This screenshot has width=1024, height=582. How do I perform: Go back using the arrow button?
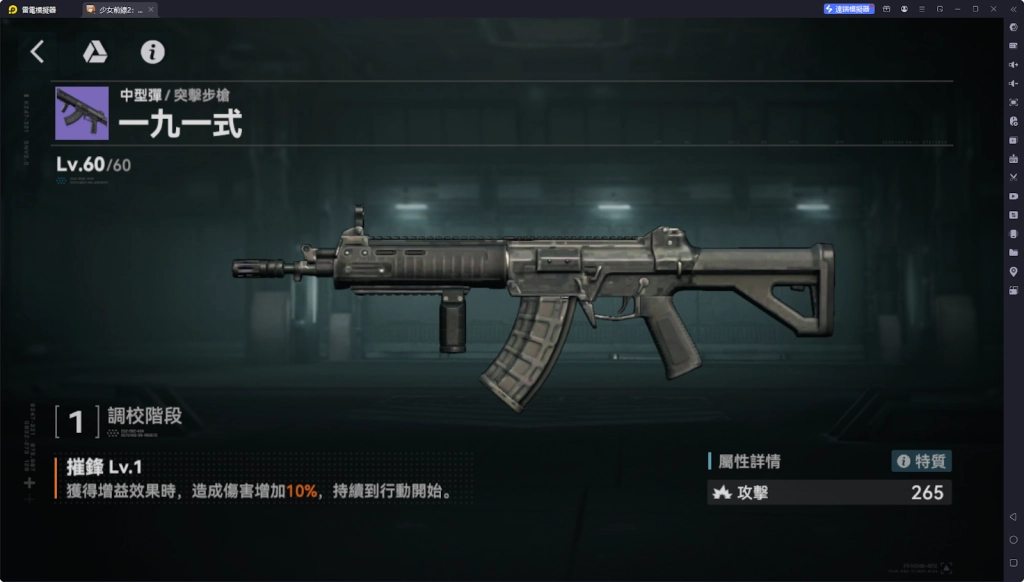coord(37,52)
